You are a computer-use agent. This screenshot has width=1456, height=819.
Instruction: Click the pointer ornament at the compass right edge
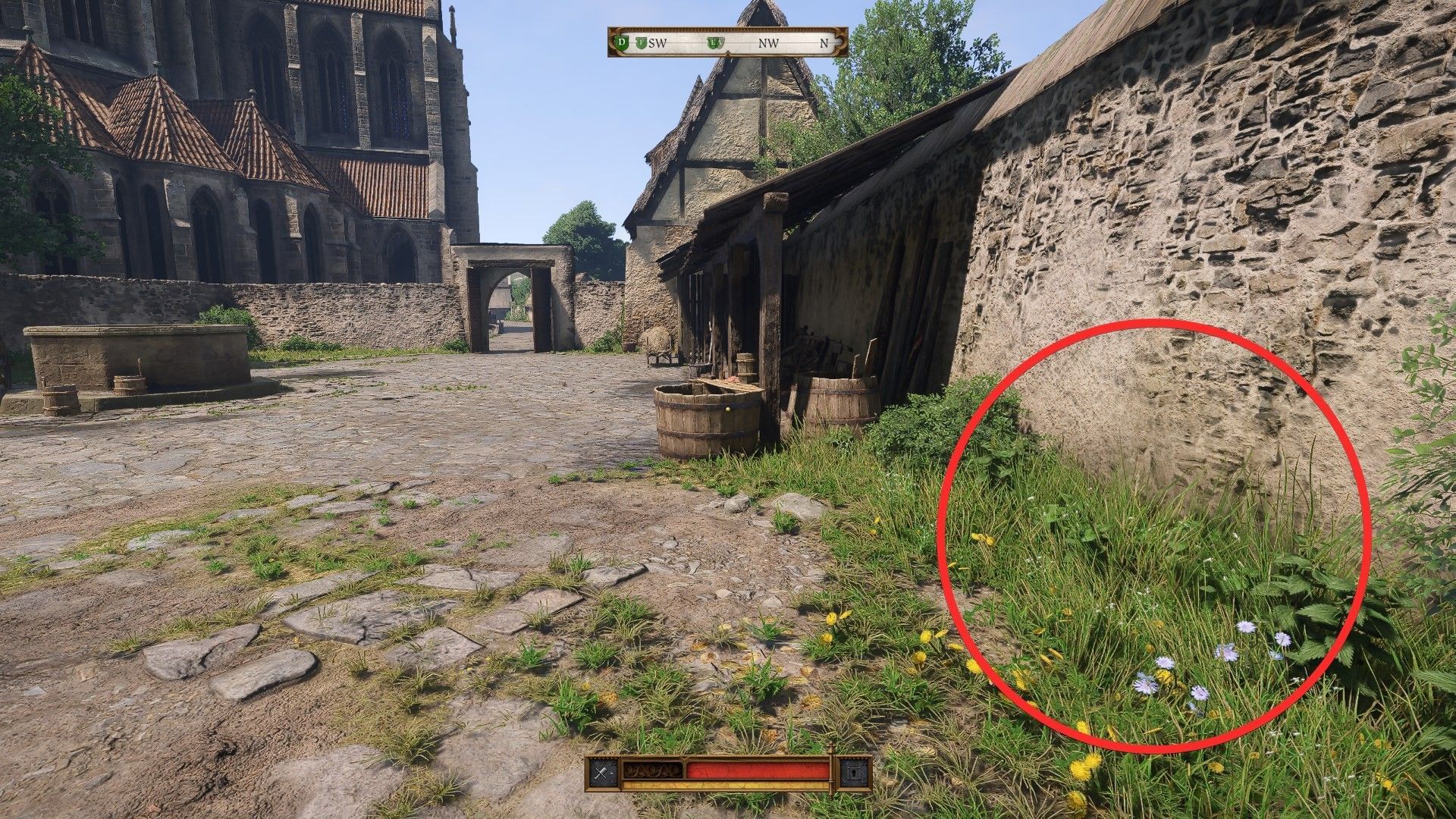(x=839, y=42)
